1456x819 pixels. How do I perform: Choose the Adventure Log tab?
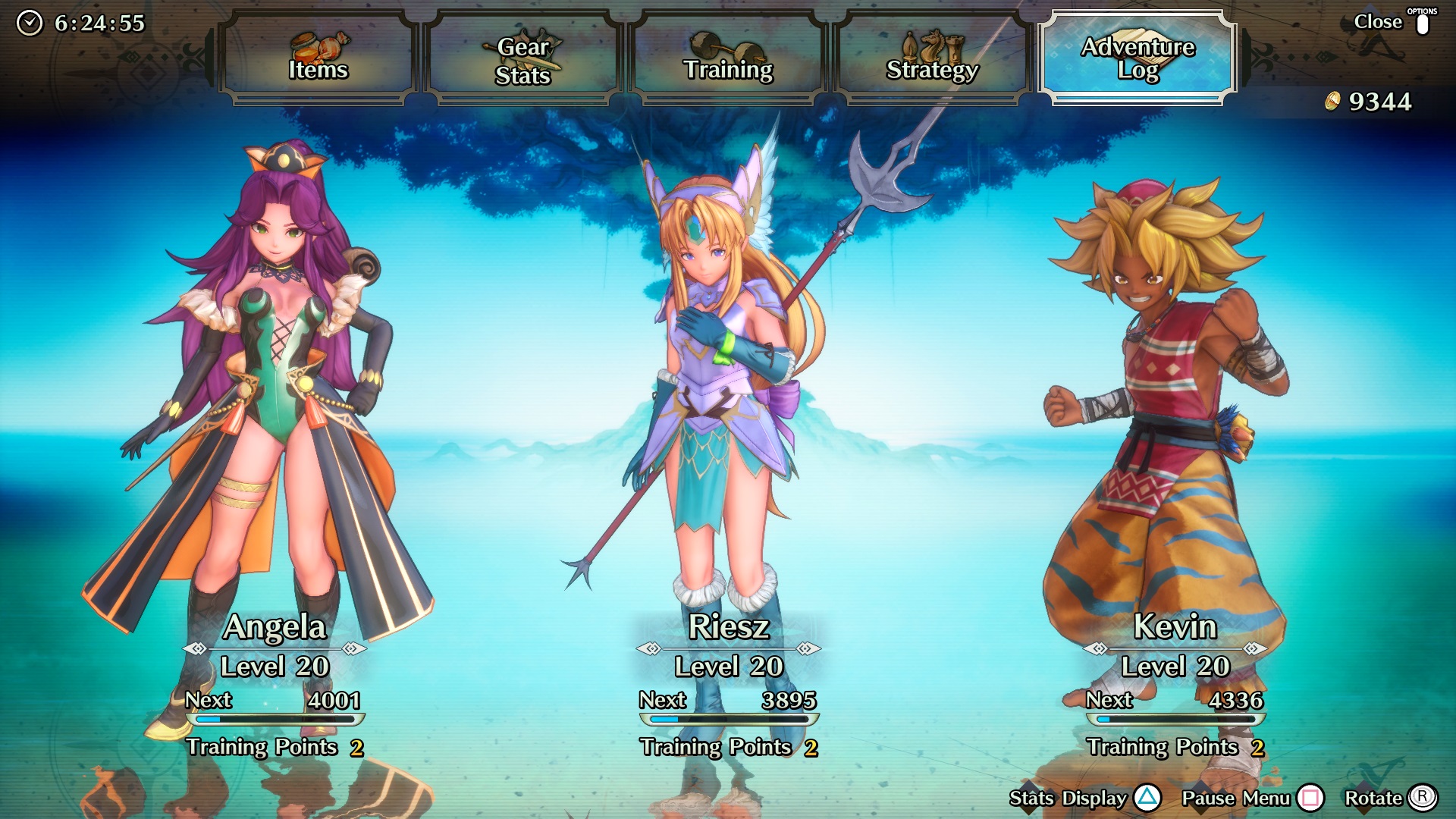[1137, 58]
